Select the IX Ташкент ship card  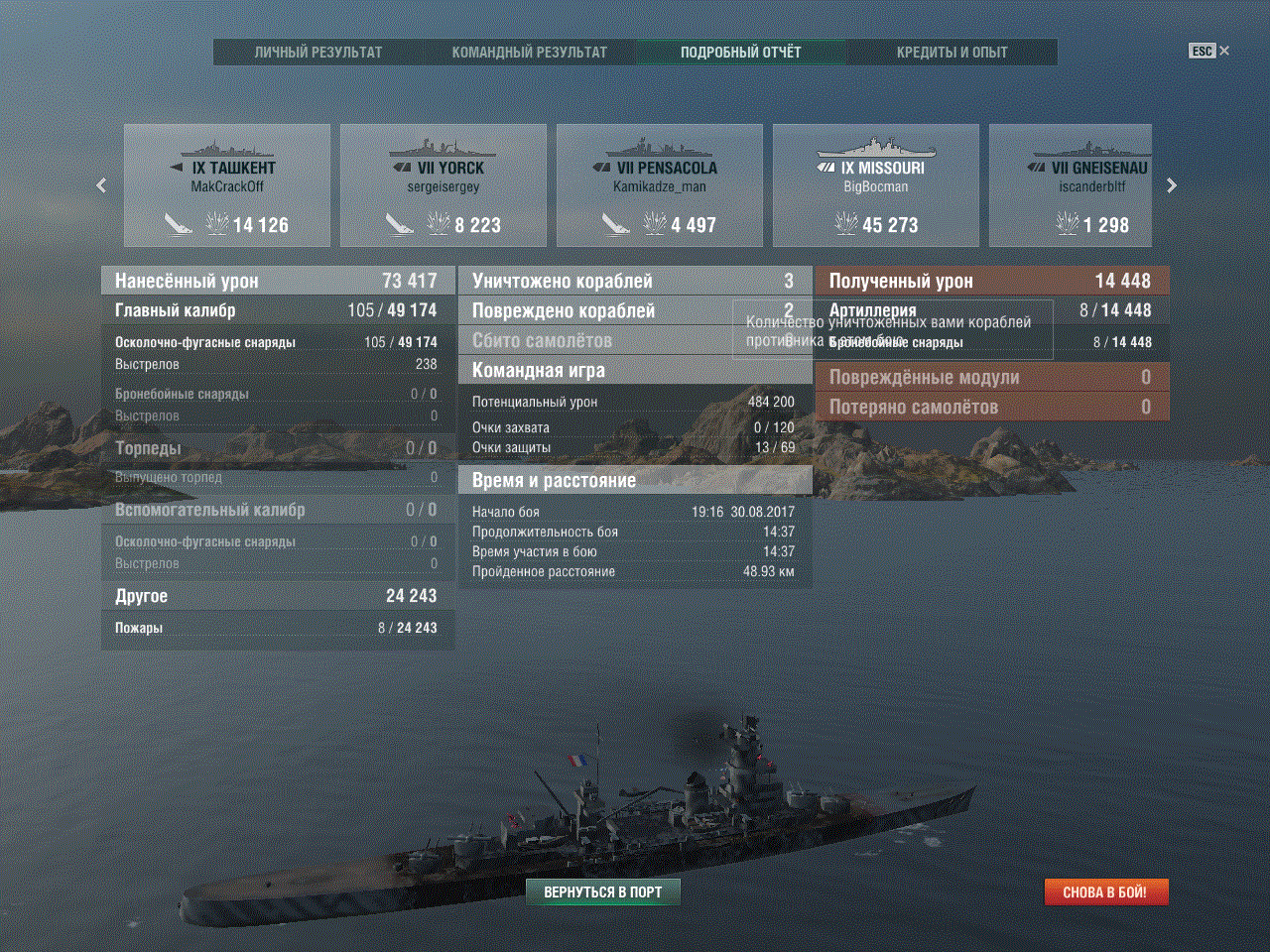click(x=227, y=185)
